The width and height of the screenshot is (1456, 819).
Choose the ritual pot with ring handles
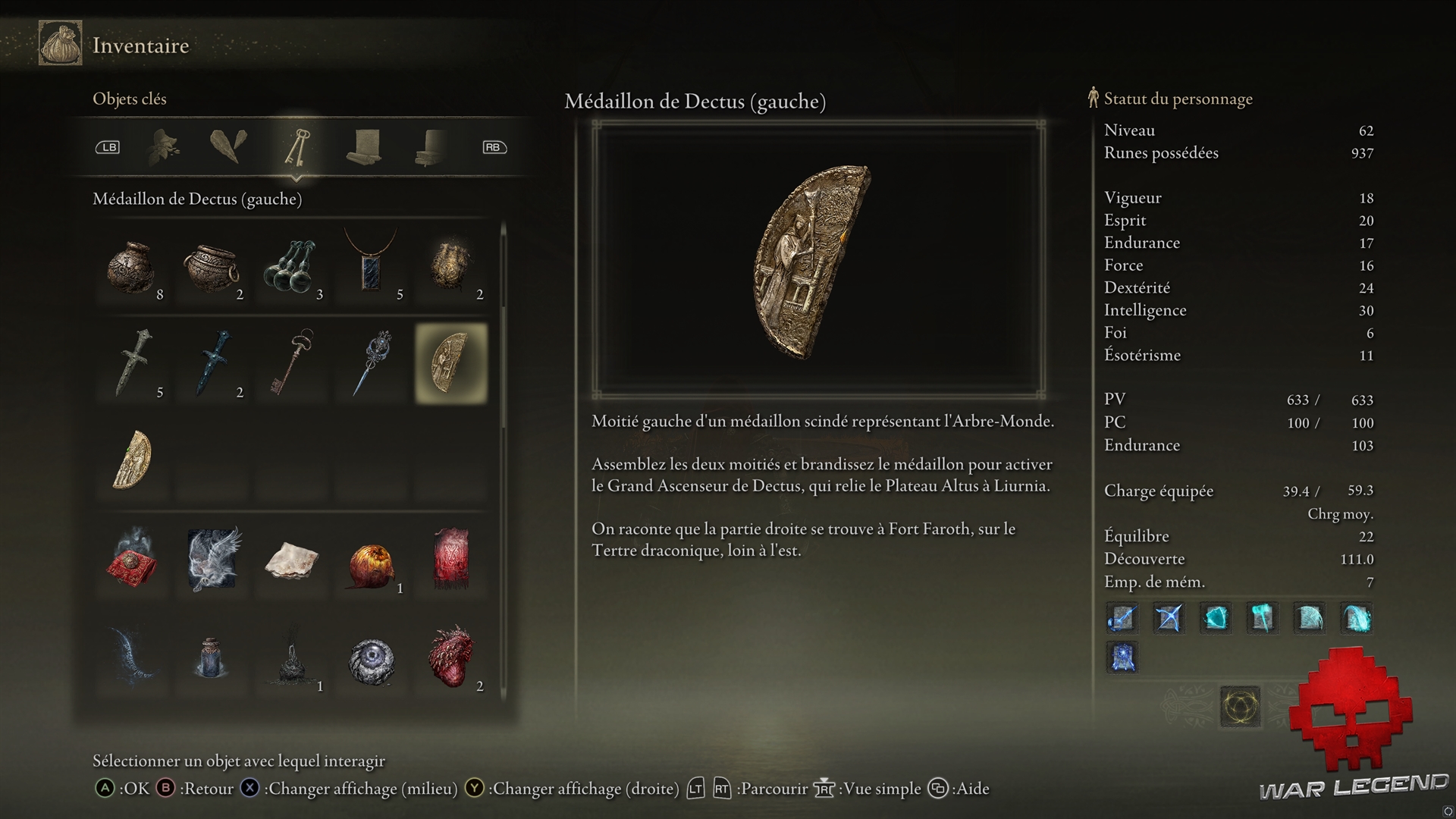pyautogui.click(x=212, y=267)
